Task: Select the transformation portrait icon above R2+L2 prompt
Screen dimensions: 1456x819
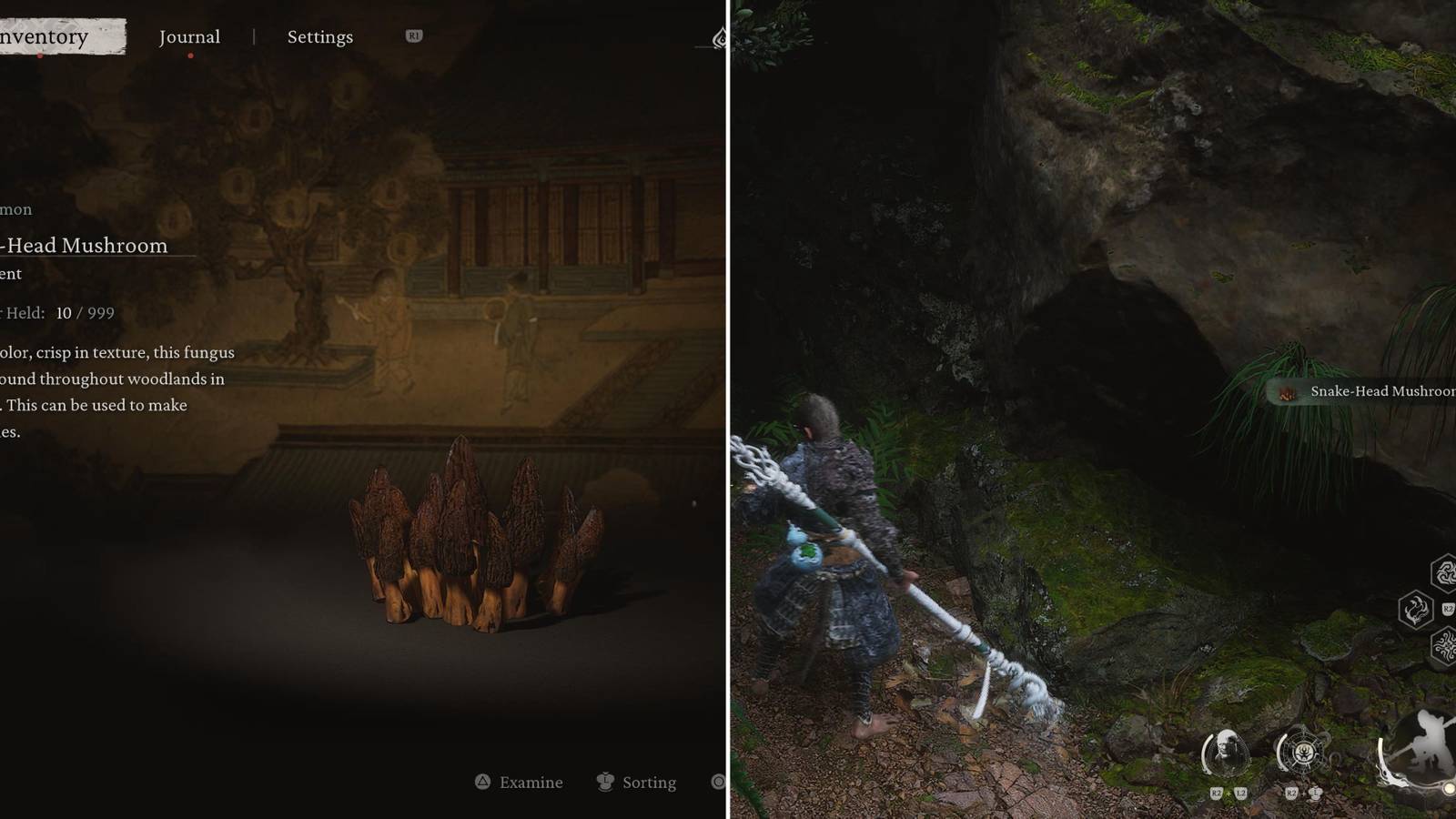Action: [x=1226, y=753]
